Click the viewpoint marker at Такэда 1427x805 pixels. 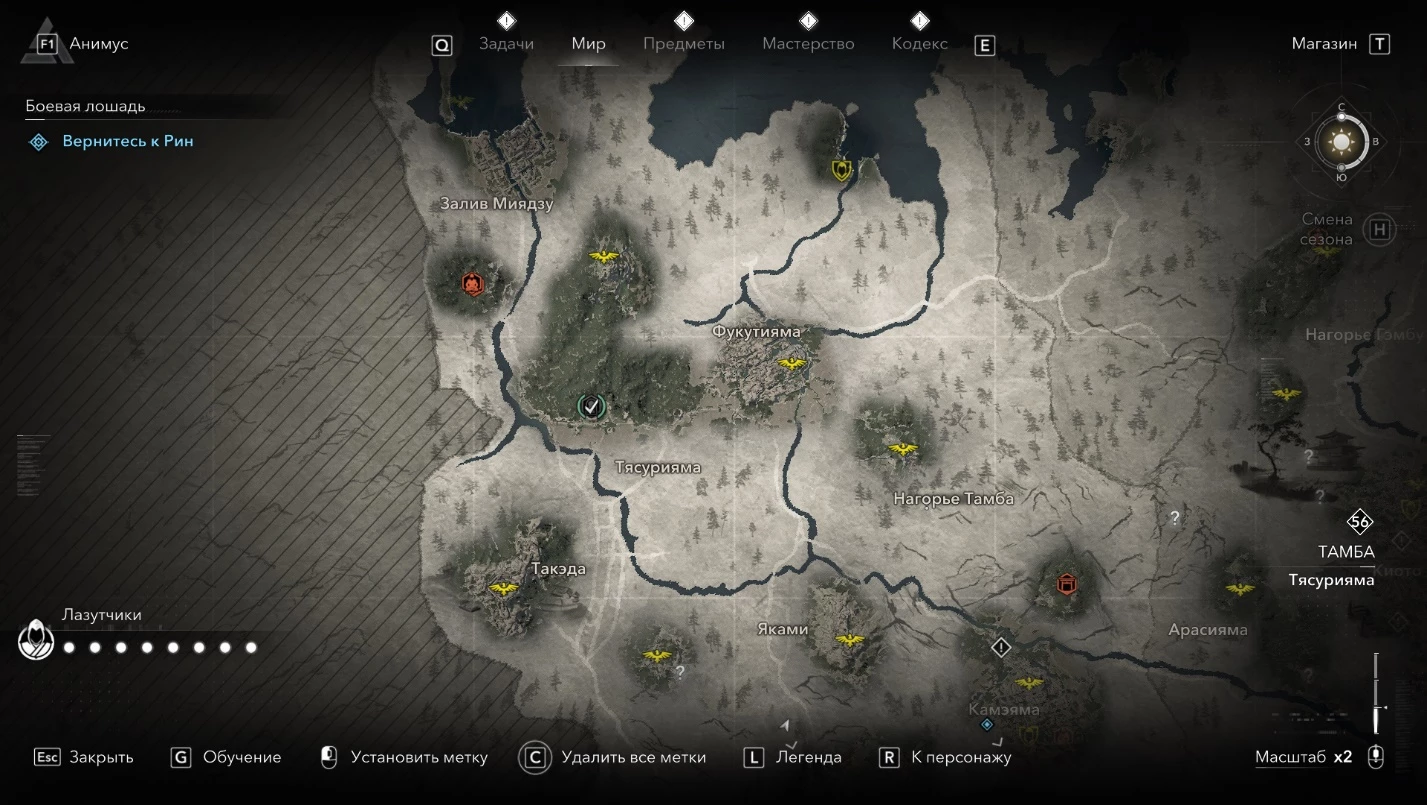click(x=502, y=589)
